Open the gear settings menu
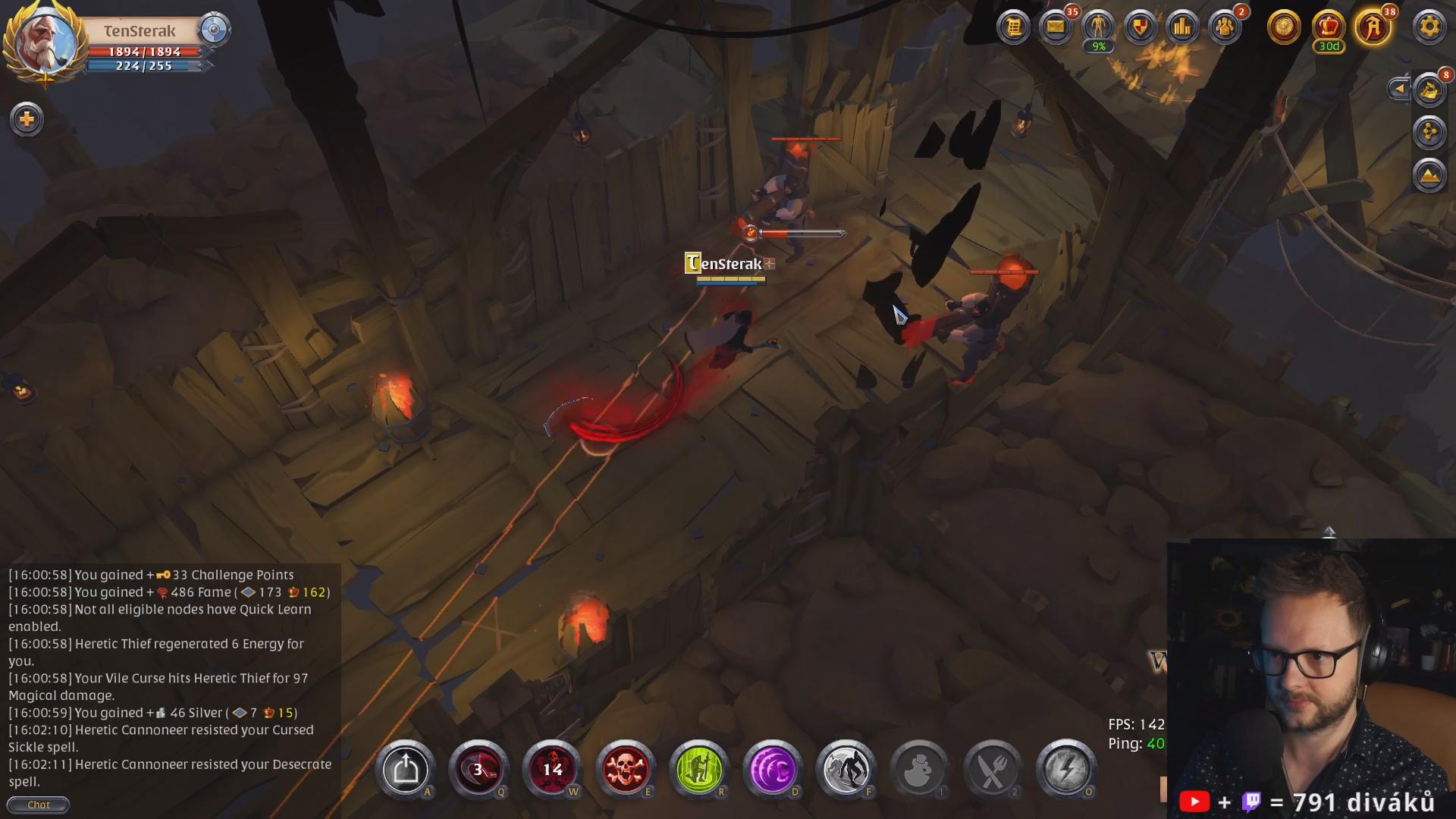Screen dimensions: 1456x819 [1429, 28]
